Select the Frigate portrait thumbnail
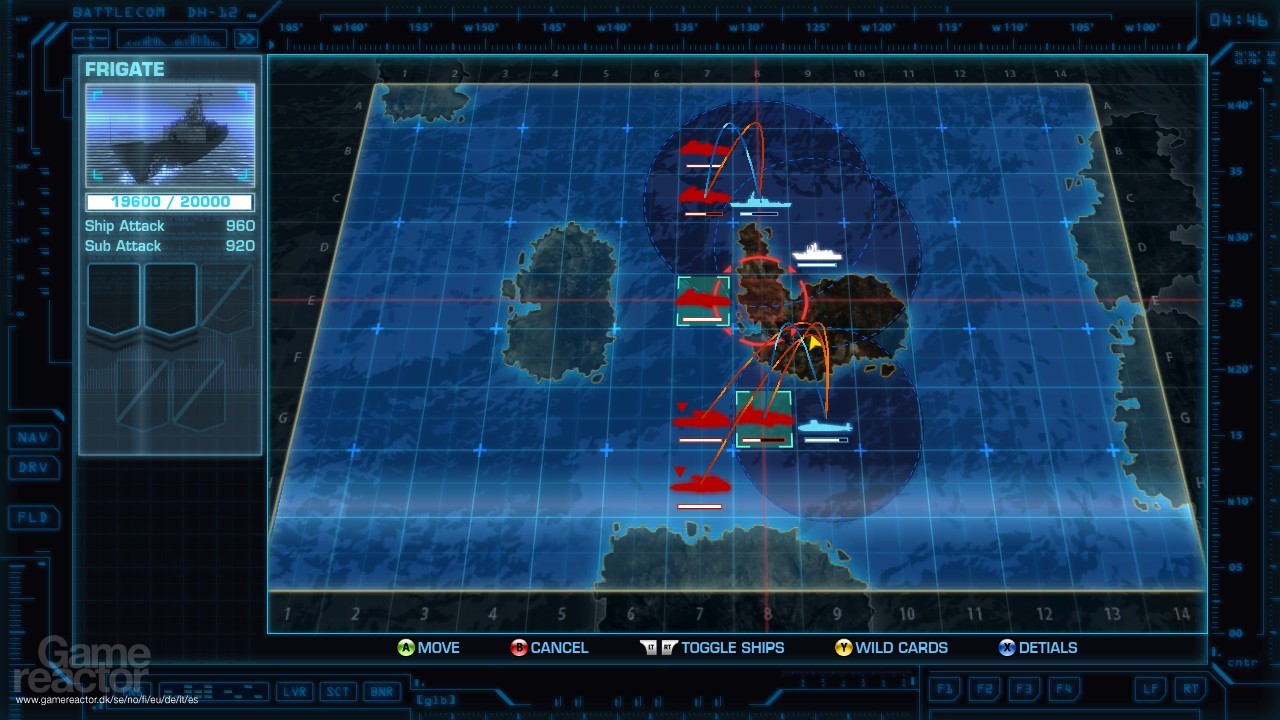Screen dimensions: 1280x720 [170, 133]
